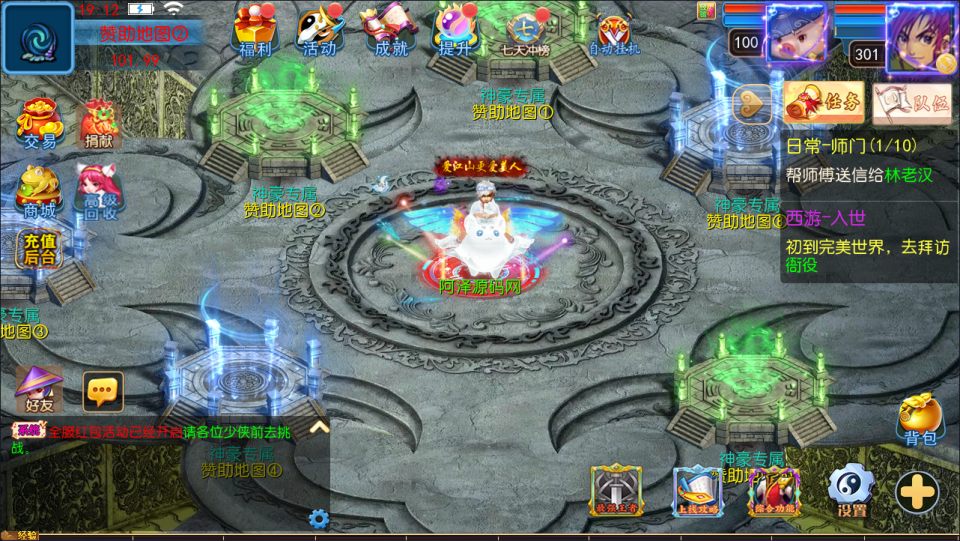Open the 商城 shop icon

[x=38, y=190]
